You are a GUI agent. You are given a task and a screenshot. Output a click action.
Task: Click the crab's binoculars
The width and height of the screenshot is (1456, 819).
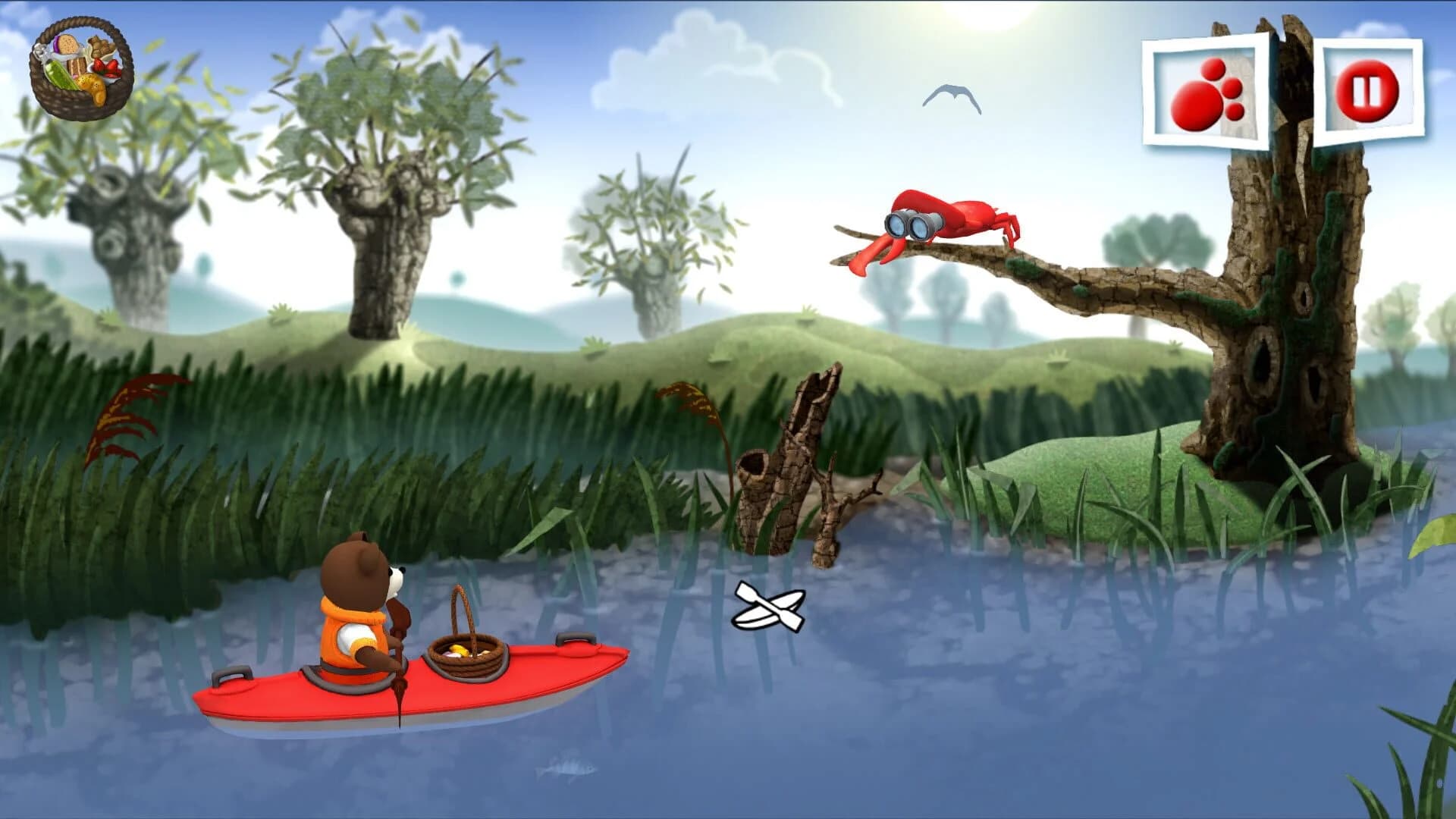910,224
